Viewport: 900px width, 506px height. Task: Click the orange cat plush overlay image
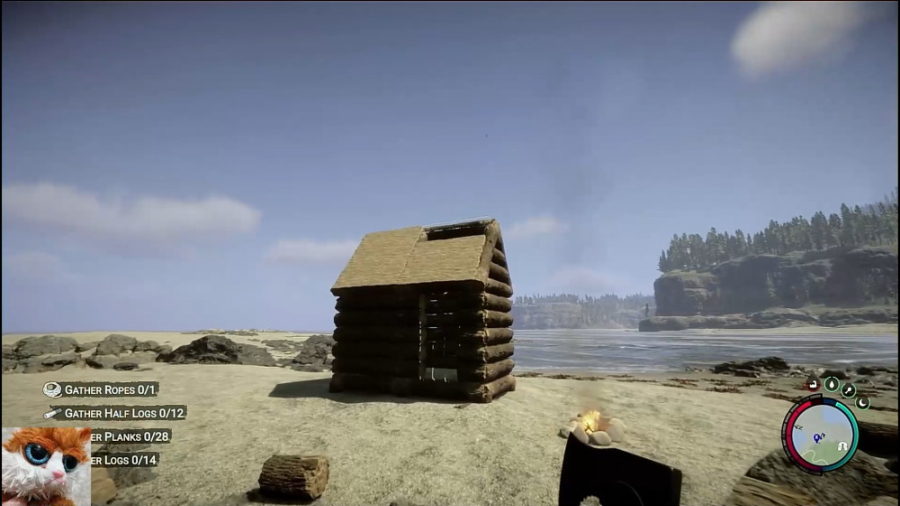pos(44,467)
